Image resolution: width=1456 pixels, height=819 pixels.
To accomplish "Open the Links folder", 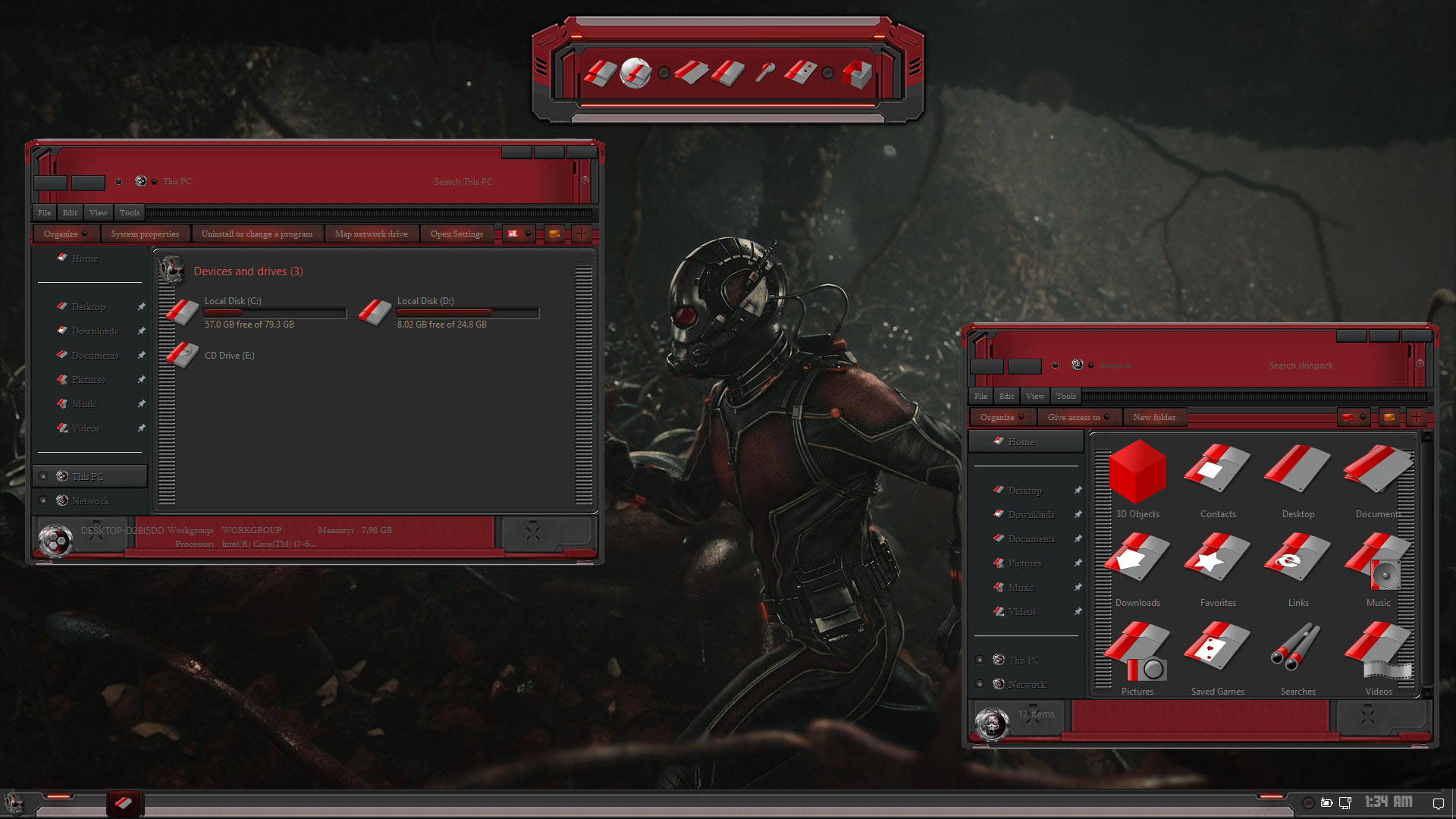I will point(1298,568).
